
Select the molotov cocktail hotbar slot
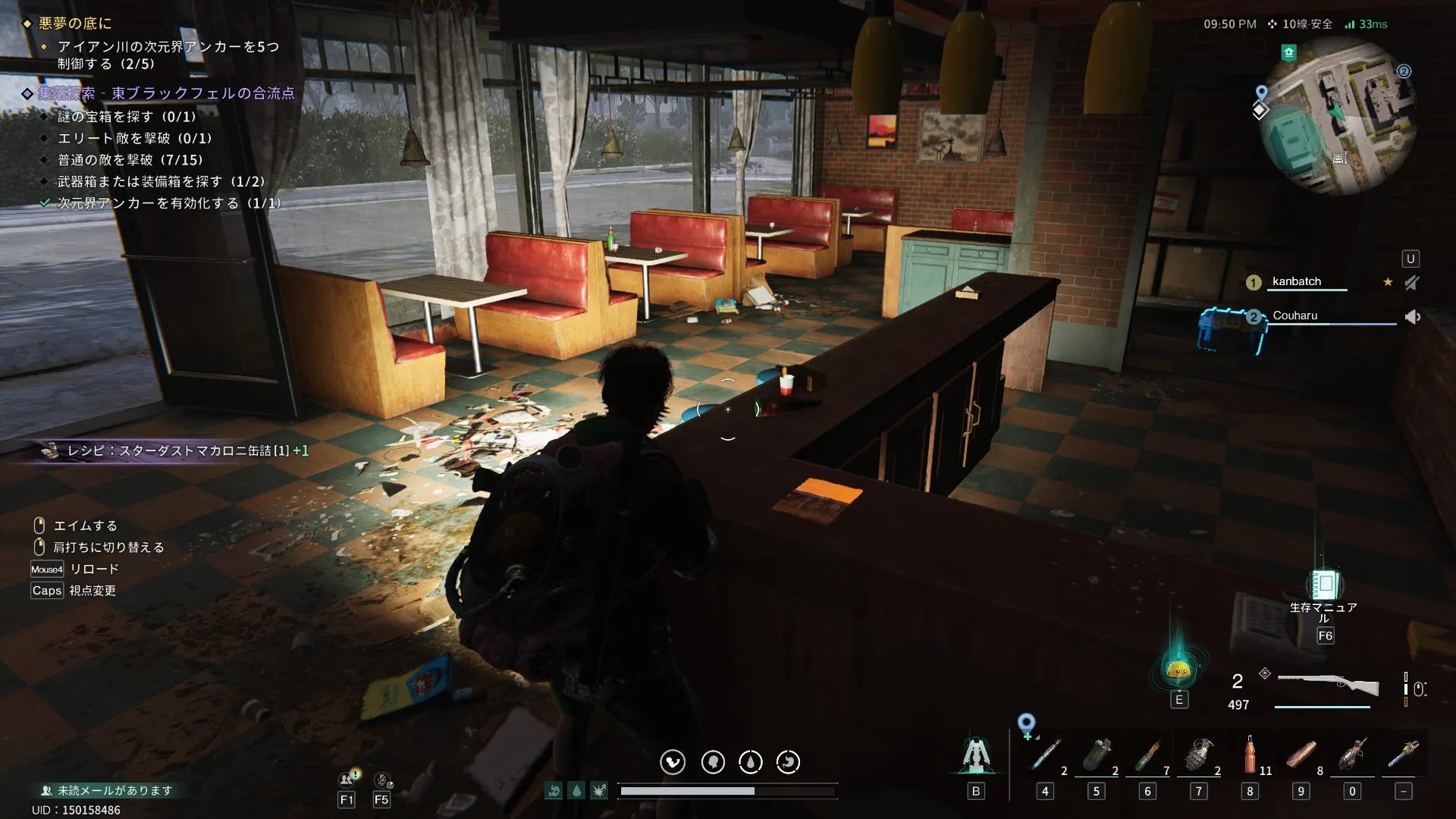coord(1147,755)
